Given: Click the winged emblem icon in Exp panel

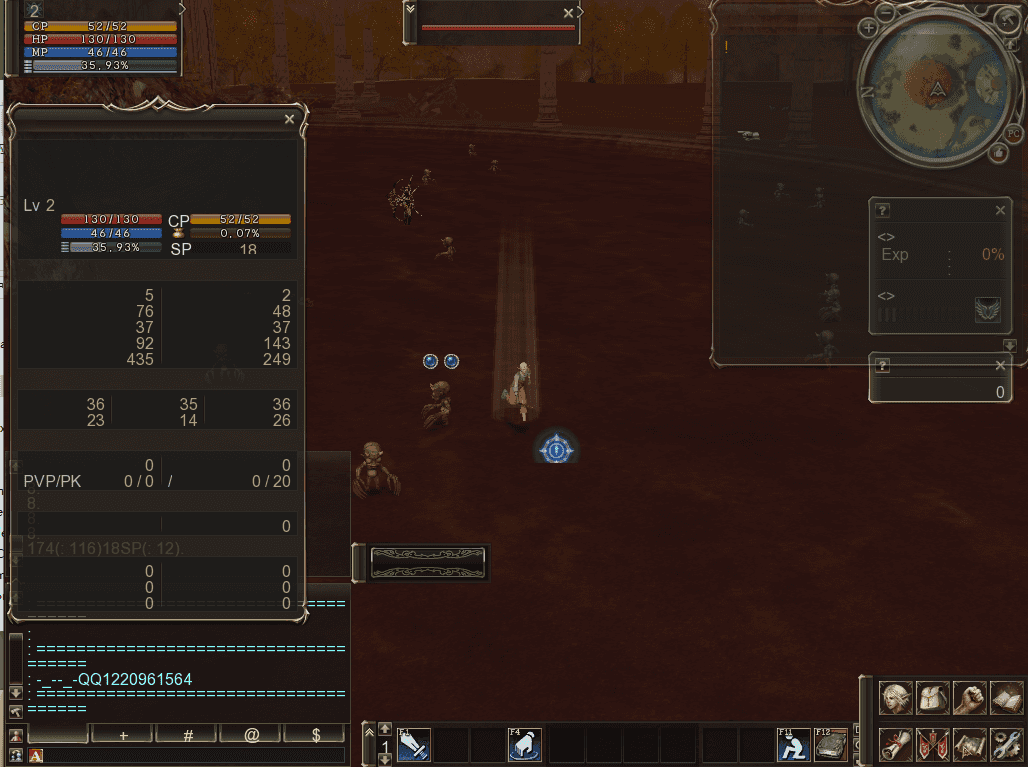Looking at the screenshot, I should pos(988,310).
